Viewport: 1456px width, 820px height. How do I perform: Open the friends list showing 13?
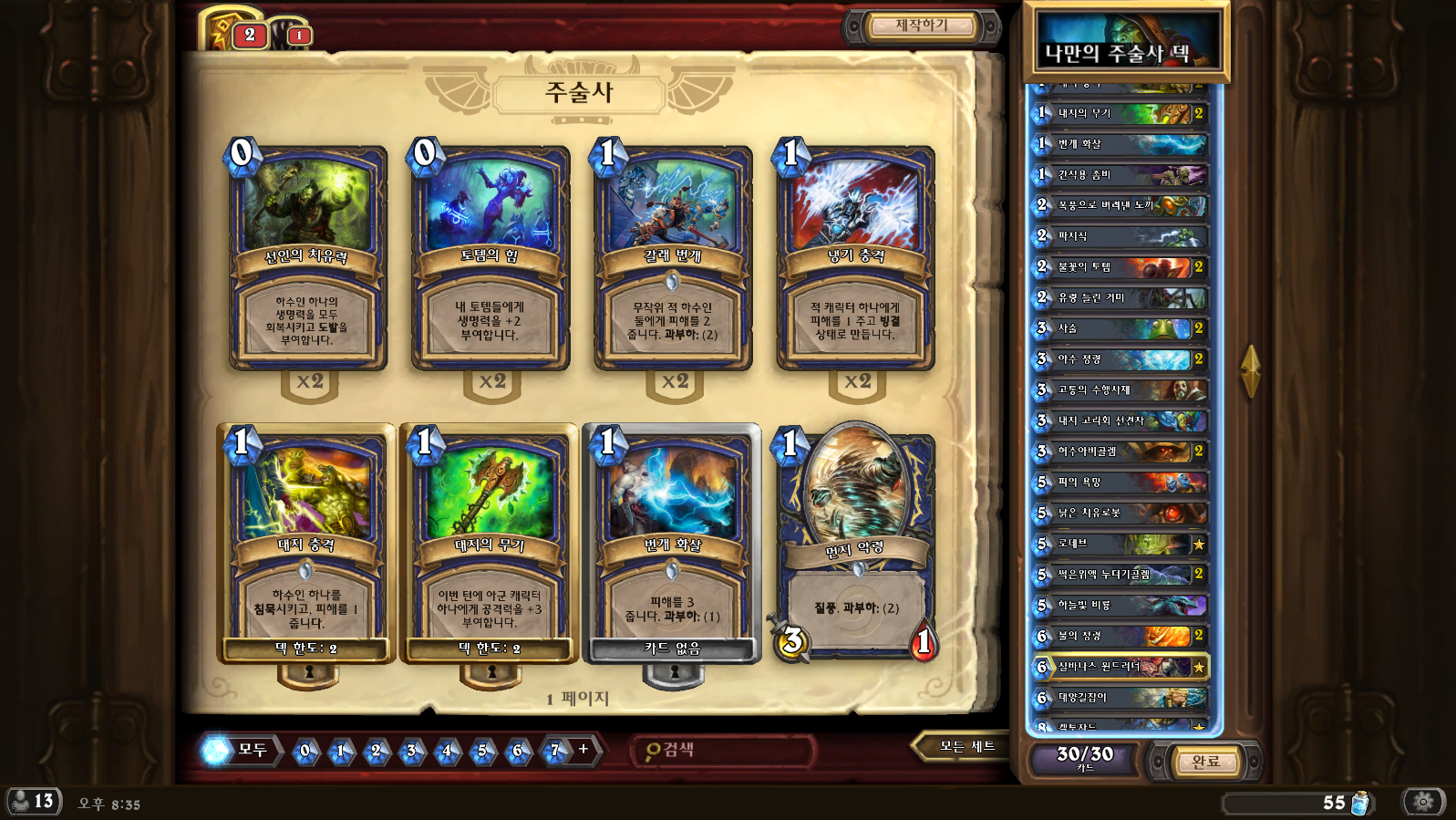pos(33,802)
